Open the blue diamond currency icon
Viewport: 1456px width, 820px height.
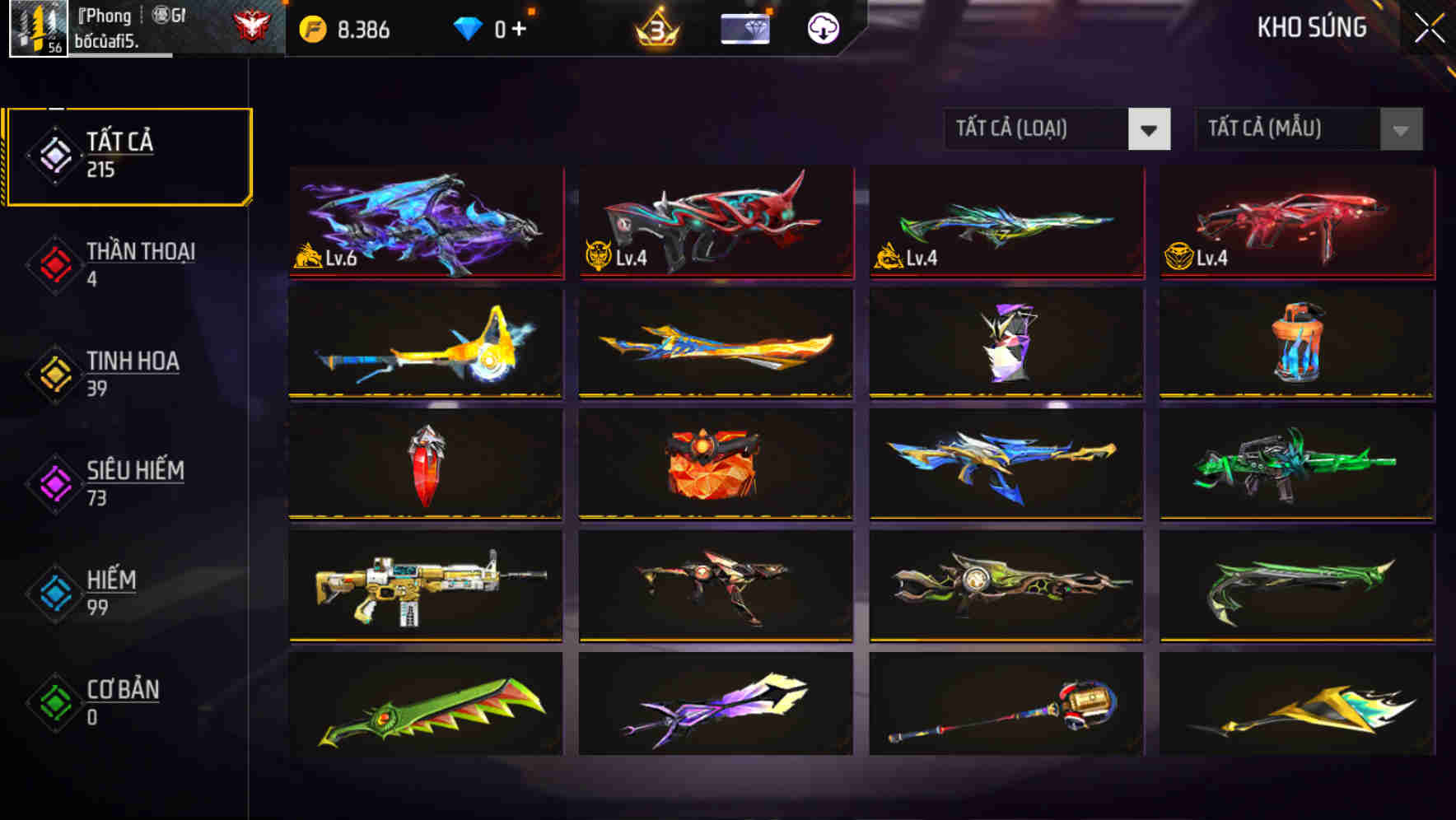coord(468,27)
